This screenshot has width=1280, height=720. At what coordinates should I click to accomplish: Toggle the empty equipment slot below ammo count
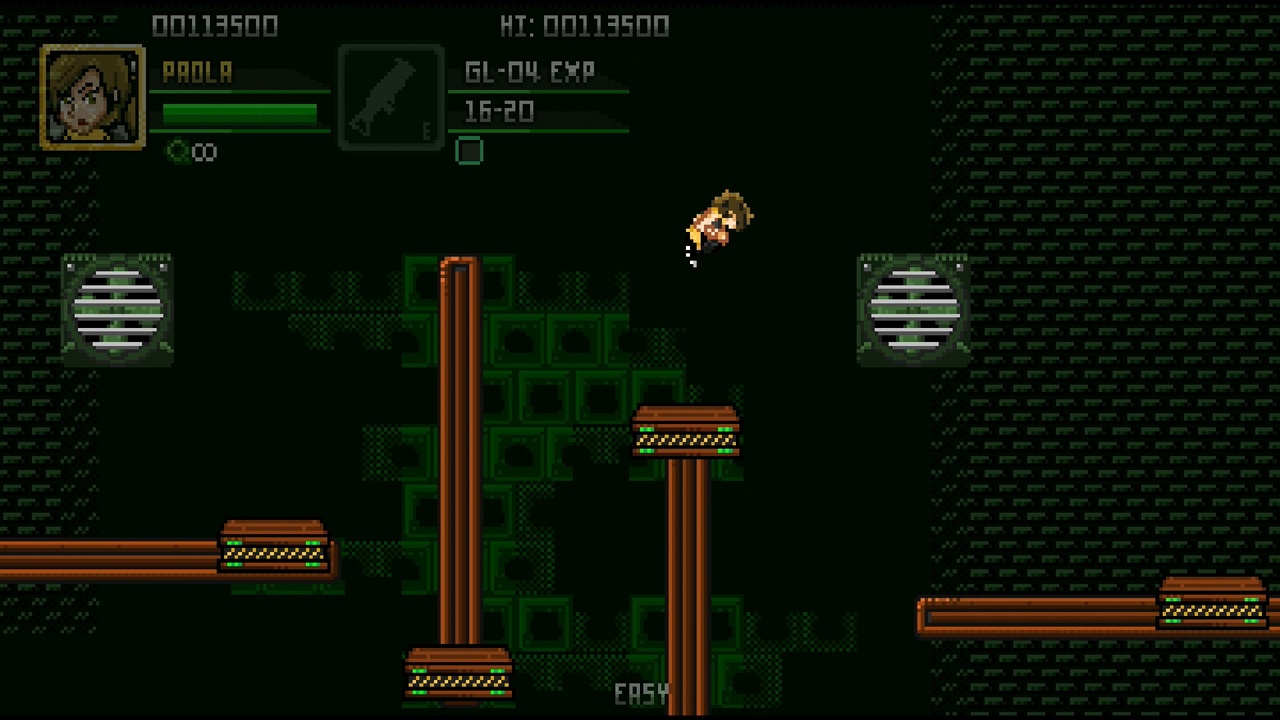coord(469,151)
